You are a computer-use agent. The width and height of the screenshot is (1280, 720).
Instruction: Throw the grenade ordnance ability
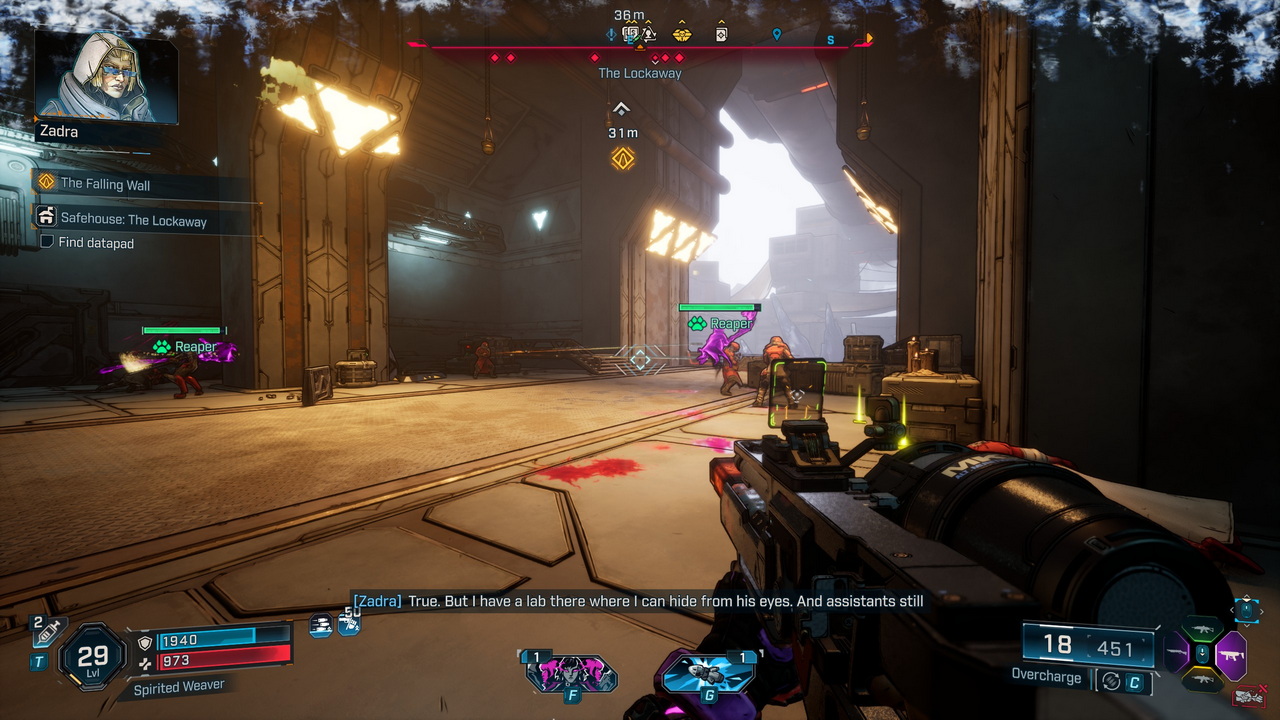point(707,672)
